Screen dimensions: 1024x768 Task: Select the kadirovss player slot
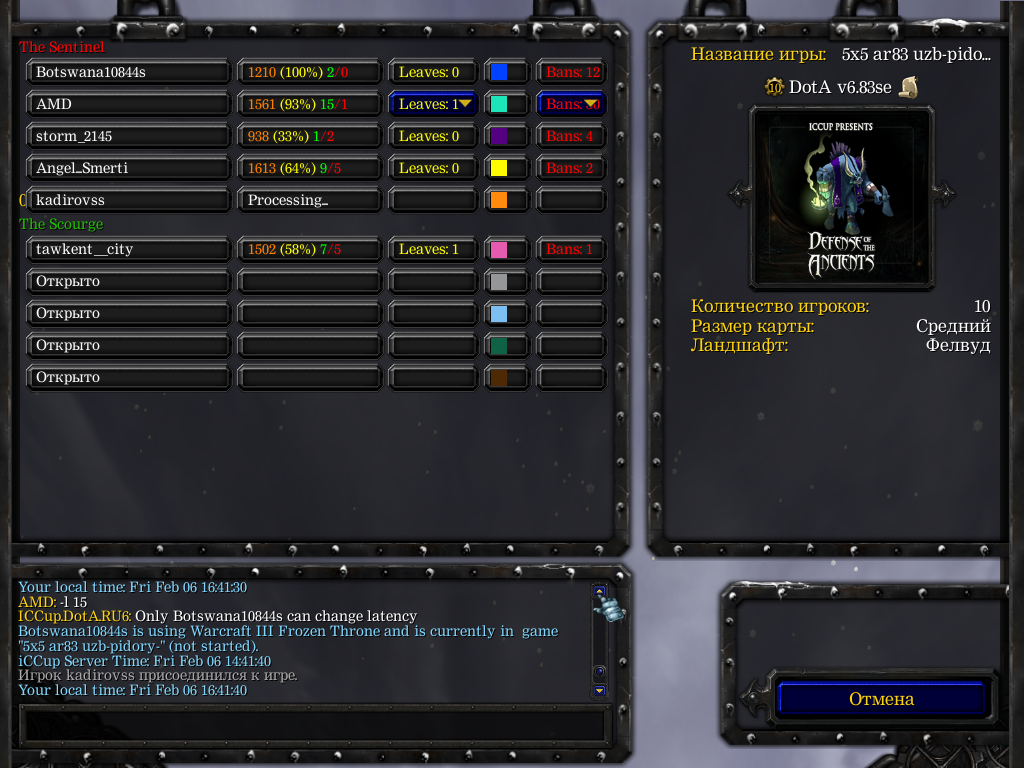click(128, 200)
